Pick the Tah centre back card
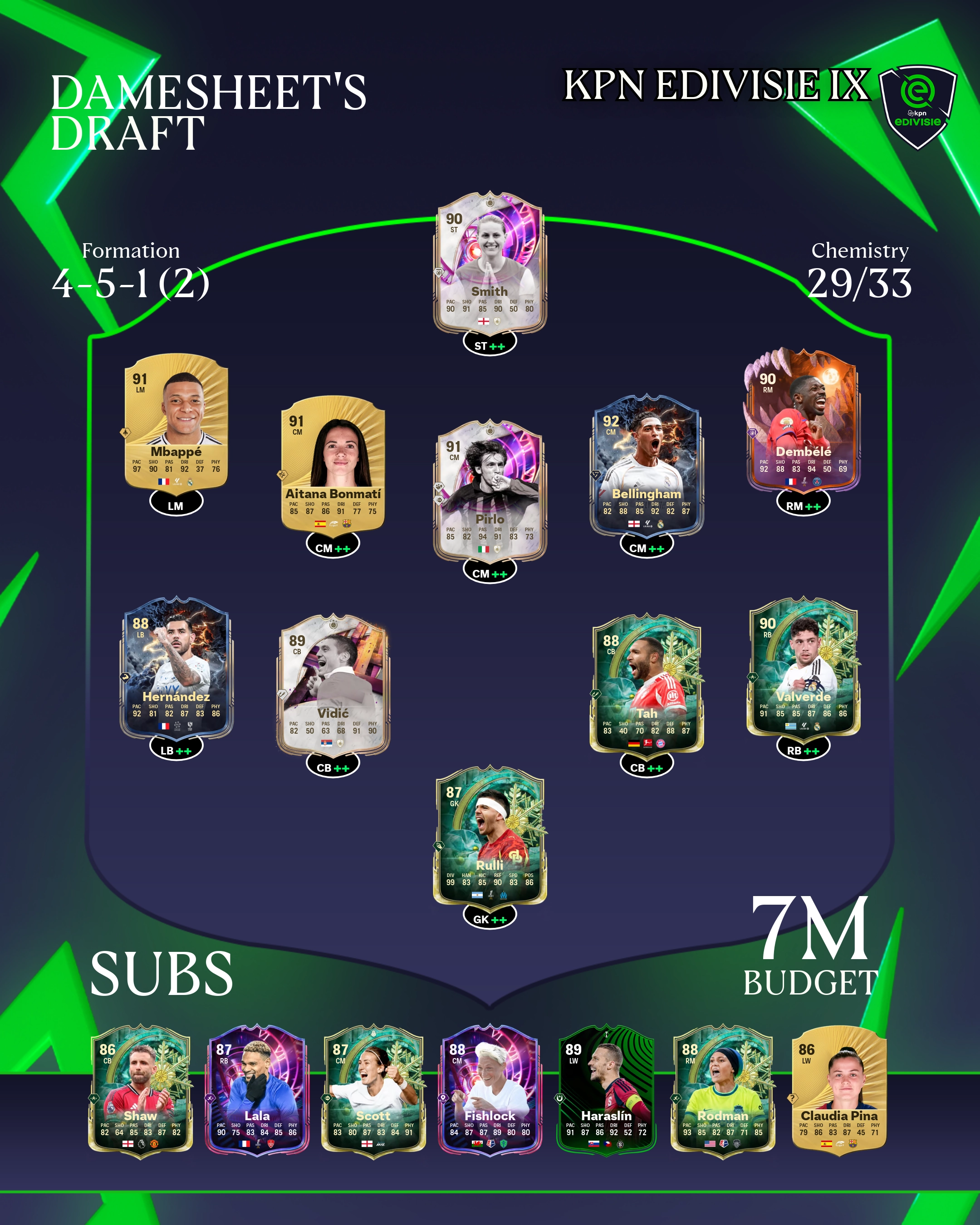980x1225 pixels. coord(647,684)
